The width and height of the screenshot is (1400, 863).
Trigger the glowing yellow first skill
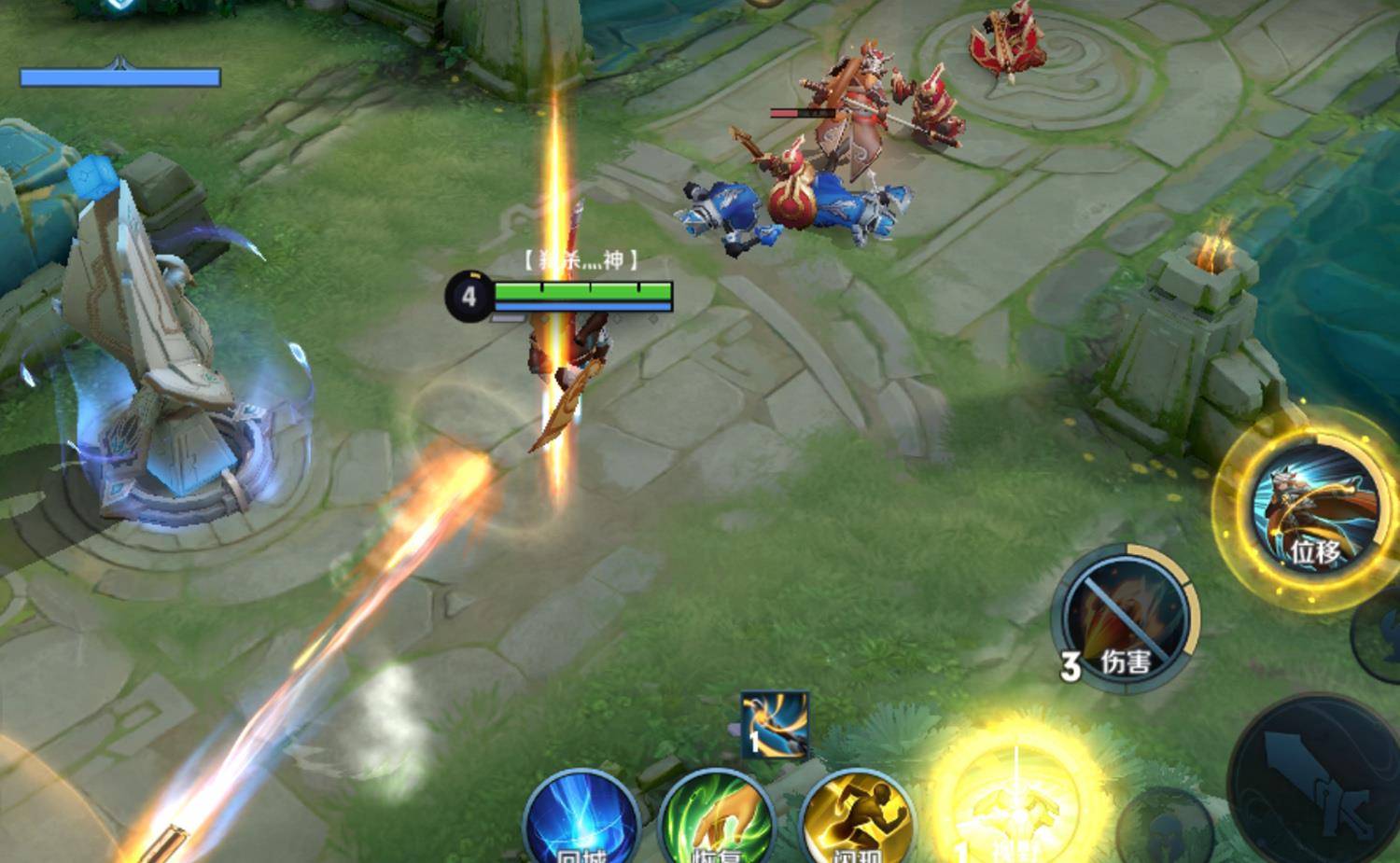tap(1015, 804)
